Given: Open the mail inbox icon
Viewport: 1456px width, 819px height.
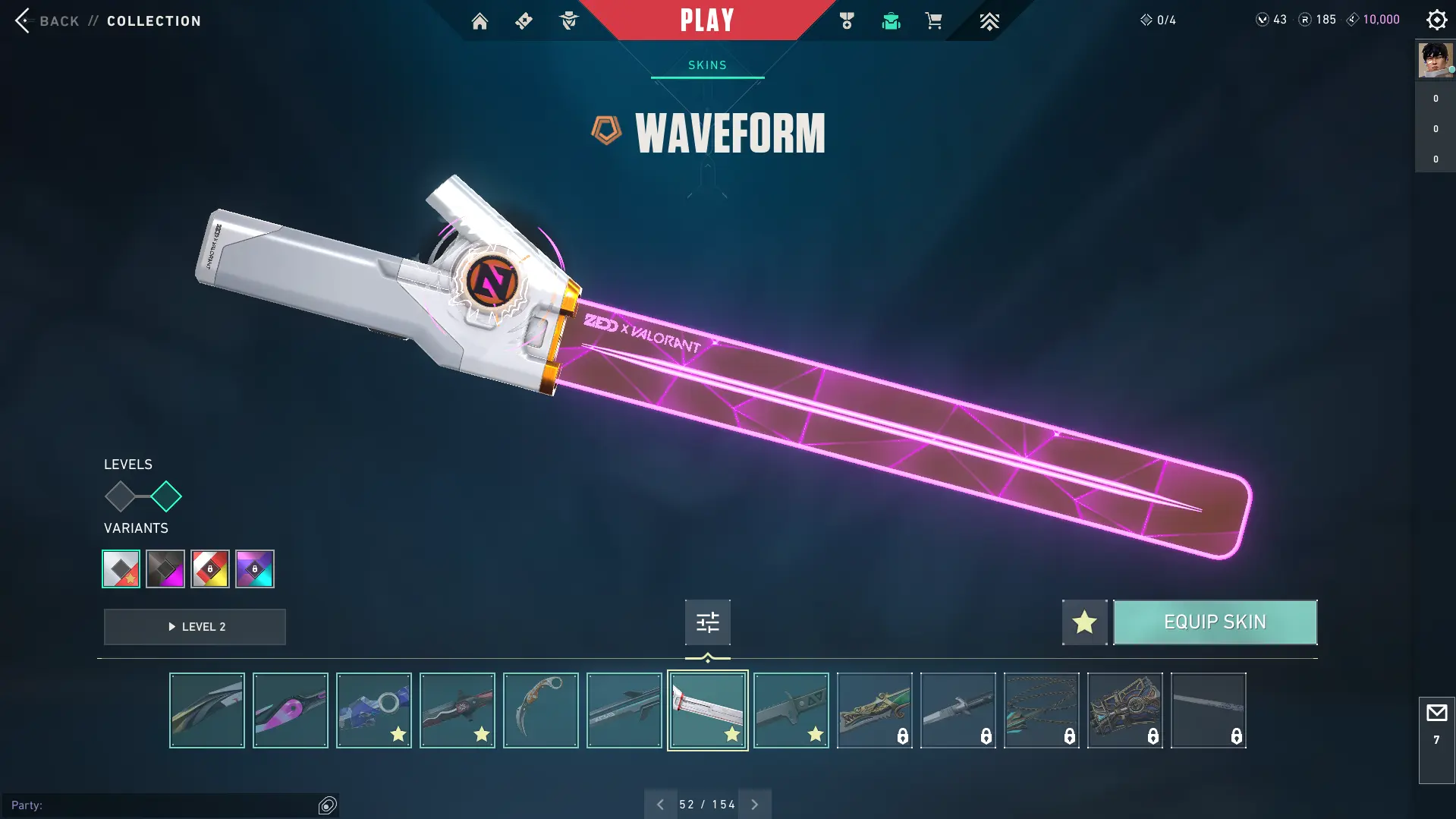Looking at the screenshot, I should point(1436,713).
